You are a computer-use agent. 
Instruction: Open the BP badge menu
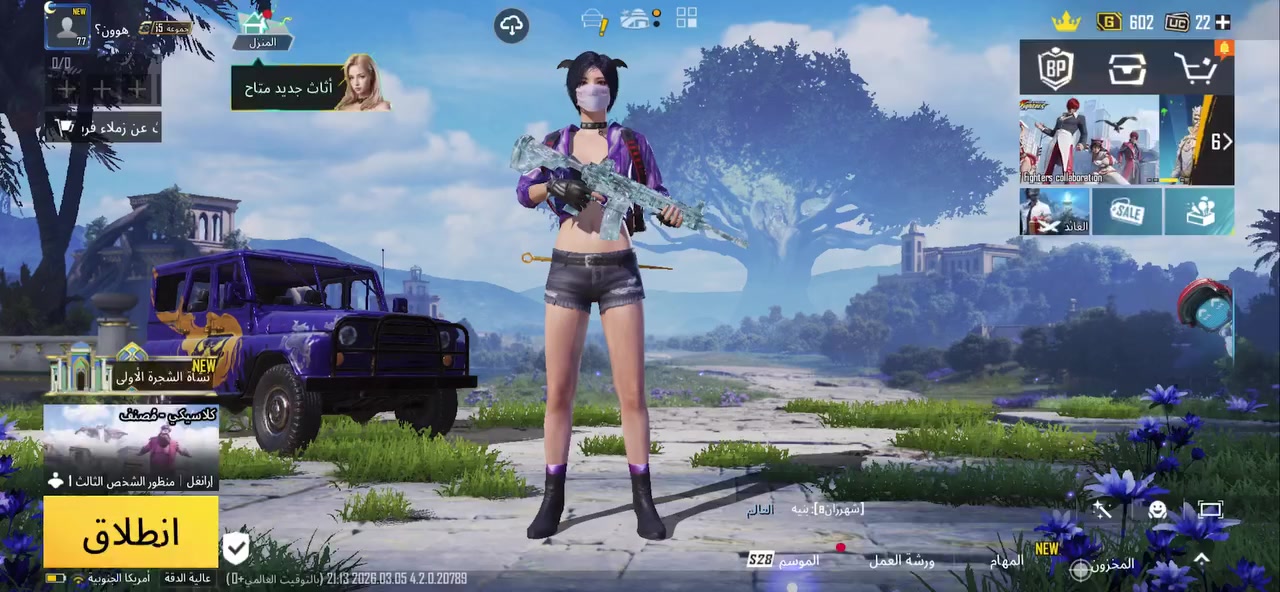pyautogui.click(x=1055, y=69)
